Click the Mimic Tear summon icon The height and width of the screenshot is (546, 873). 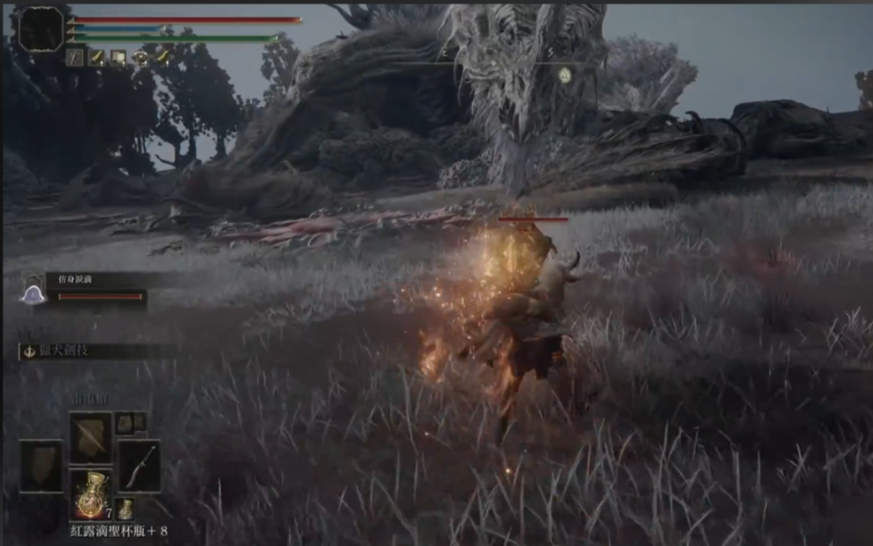coord(34,294)
